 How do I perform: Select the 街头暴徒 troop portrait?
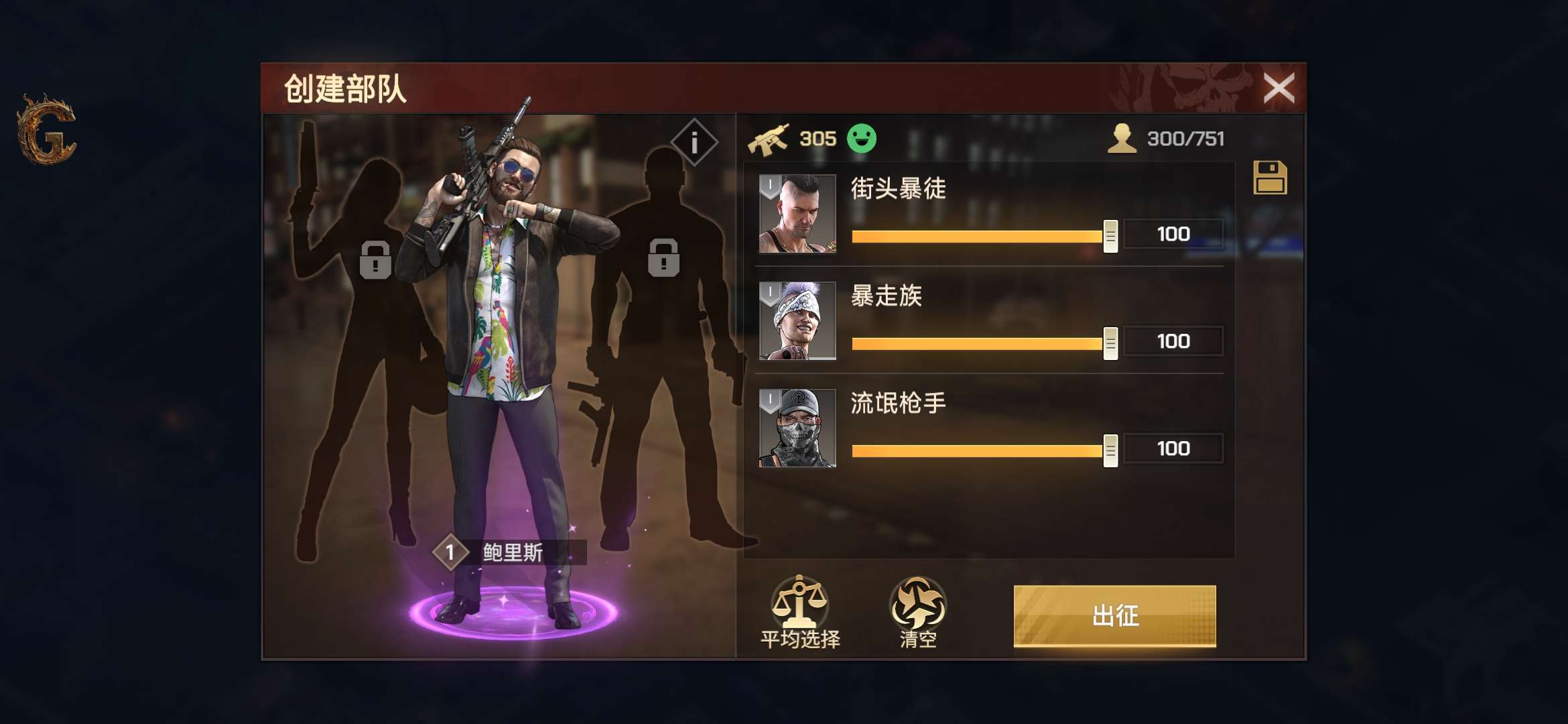[x=799, y=213]
